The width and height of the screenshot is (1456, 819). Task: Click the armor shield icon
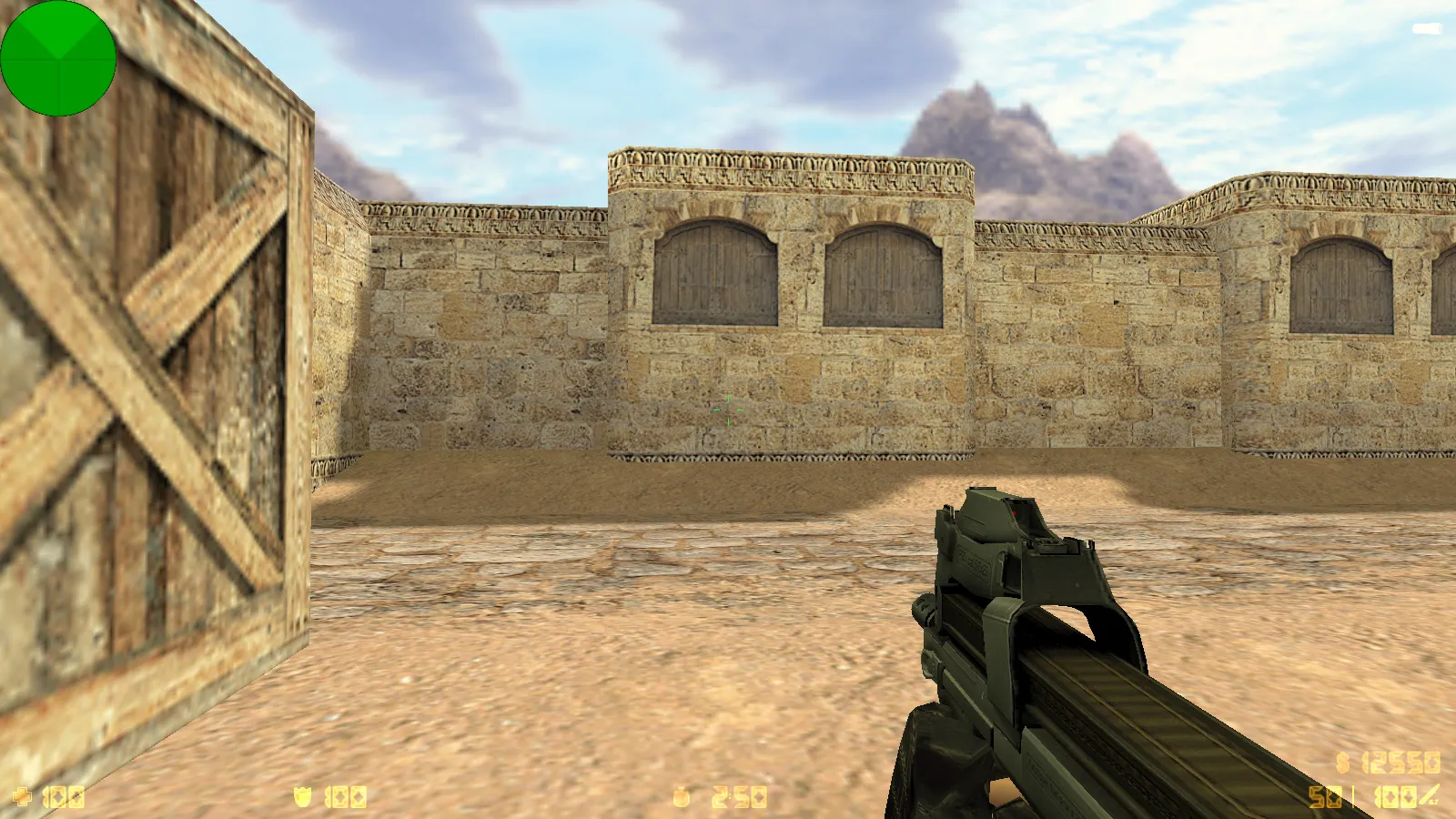click(303, 796)
